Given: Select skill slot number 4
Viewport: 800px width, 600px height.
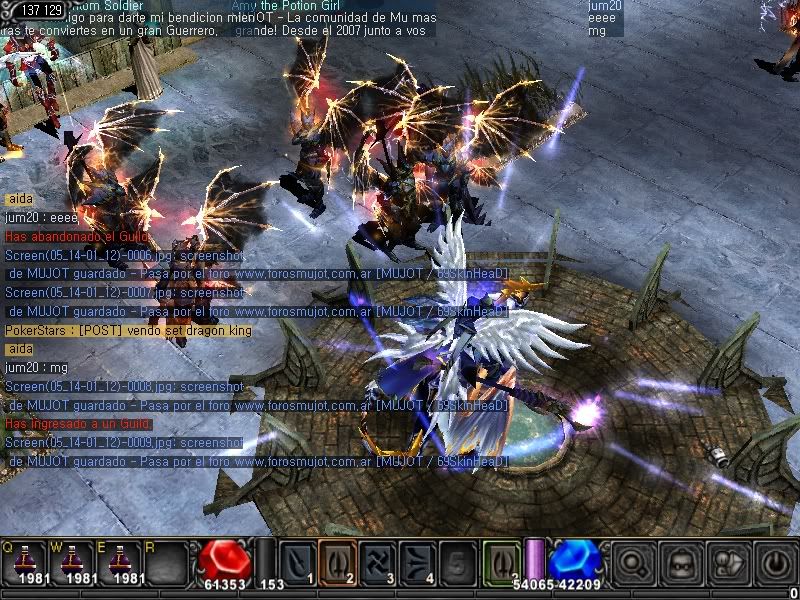Looking at the screenshot, I should pos(420,561).
